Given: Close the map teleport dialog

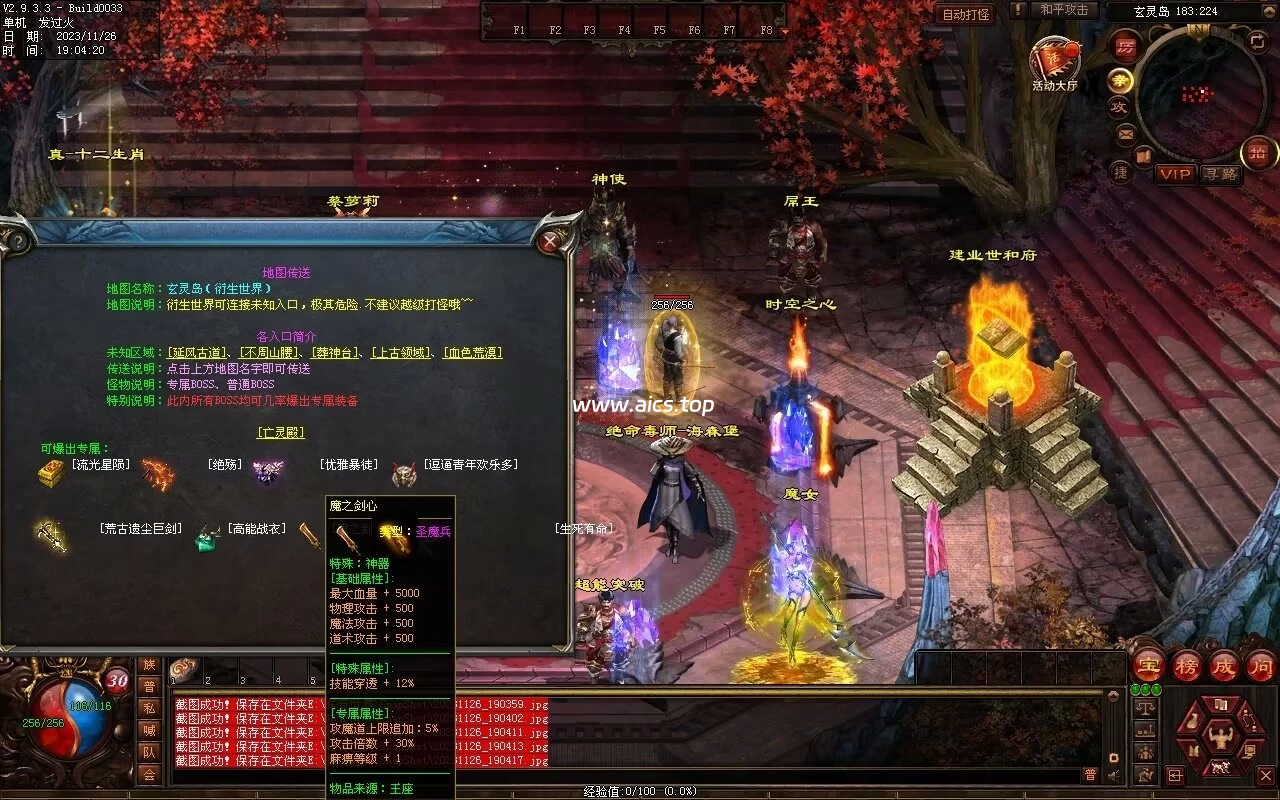Looking at the screenshot, I should point(549,241).
